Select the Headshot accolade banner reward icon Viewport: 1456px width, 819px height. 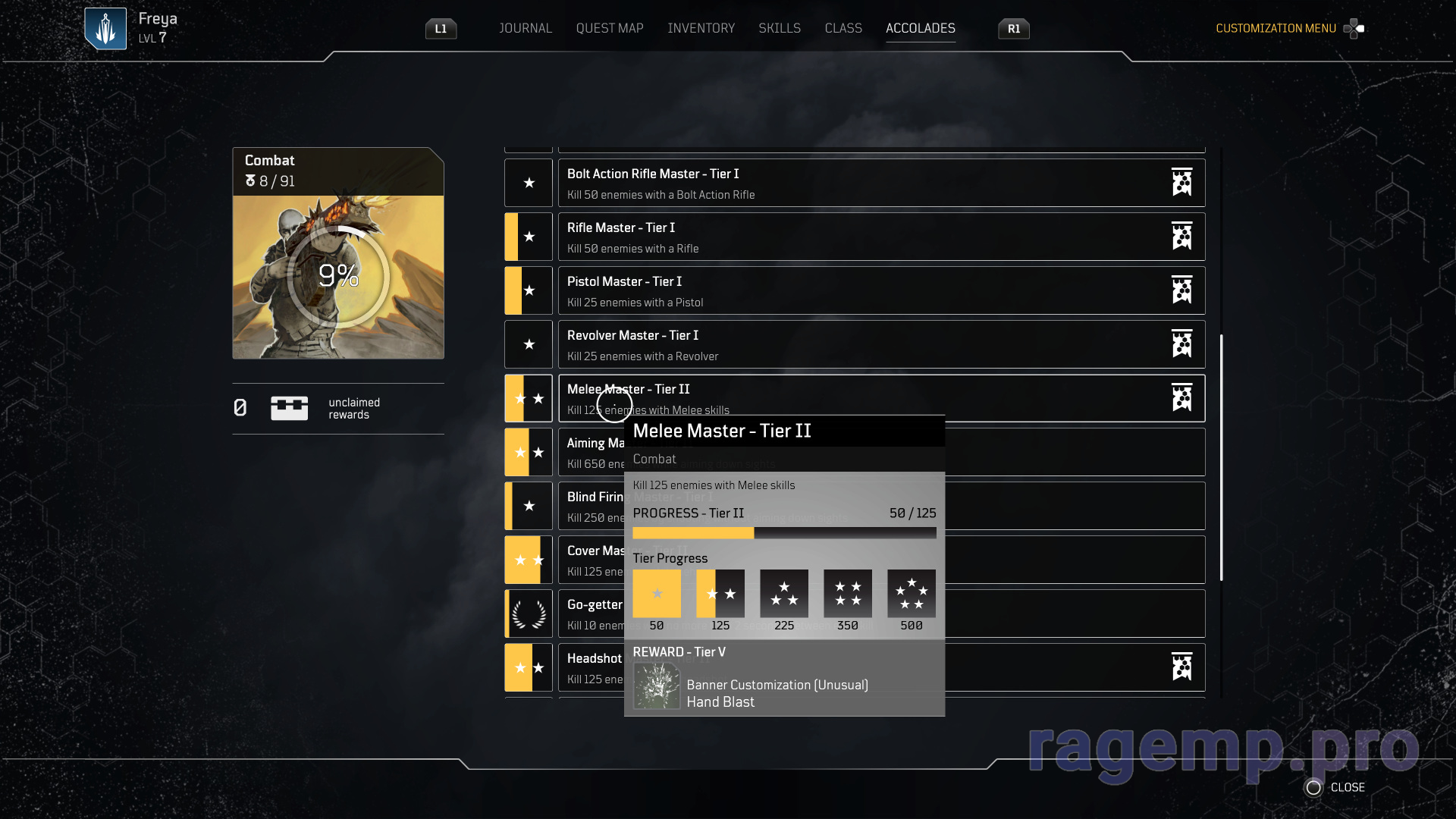1181,667
